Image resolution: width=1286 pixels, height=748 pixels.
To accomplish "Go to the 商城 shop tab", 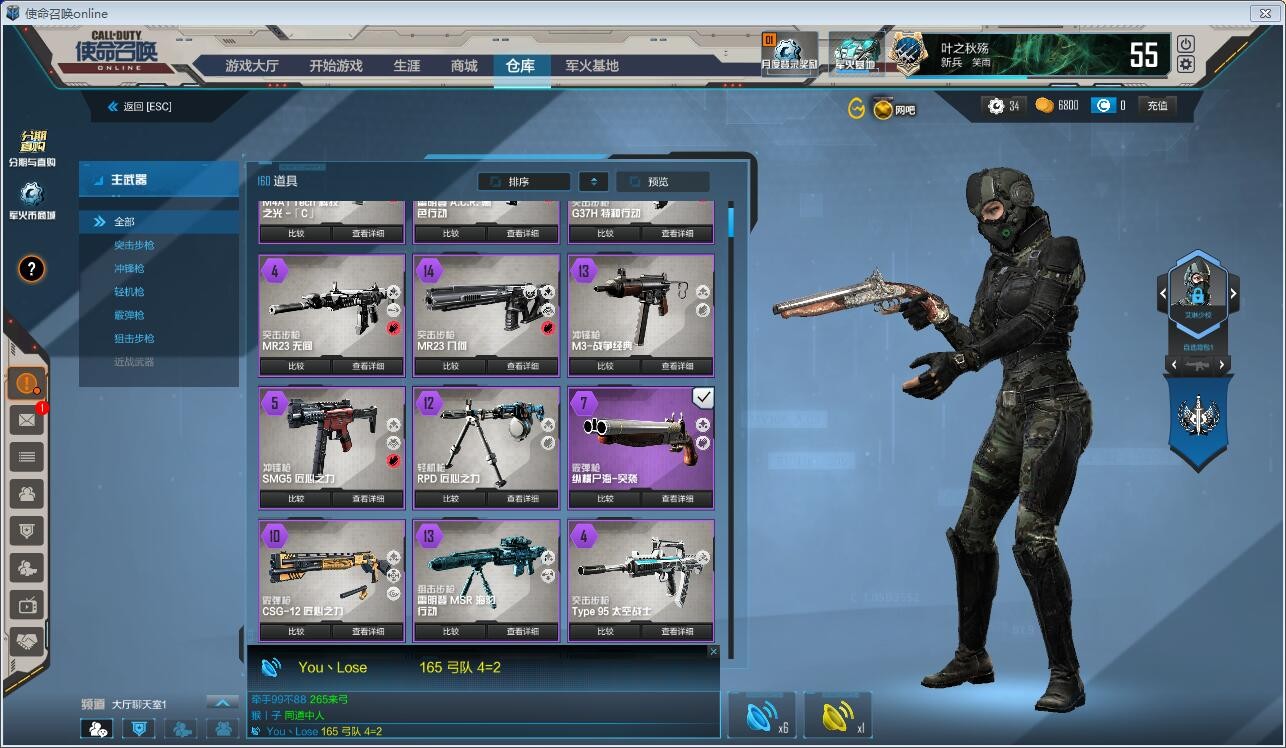I will (x=464, y=66).
